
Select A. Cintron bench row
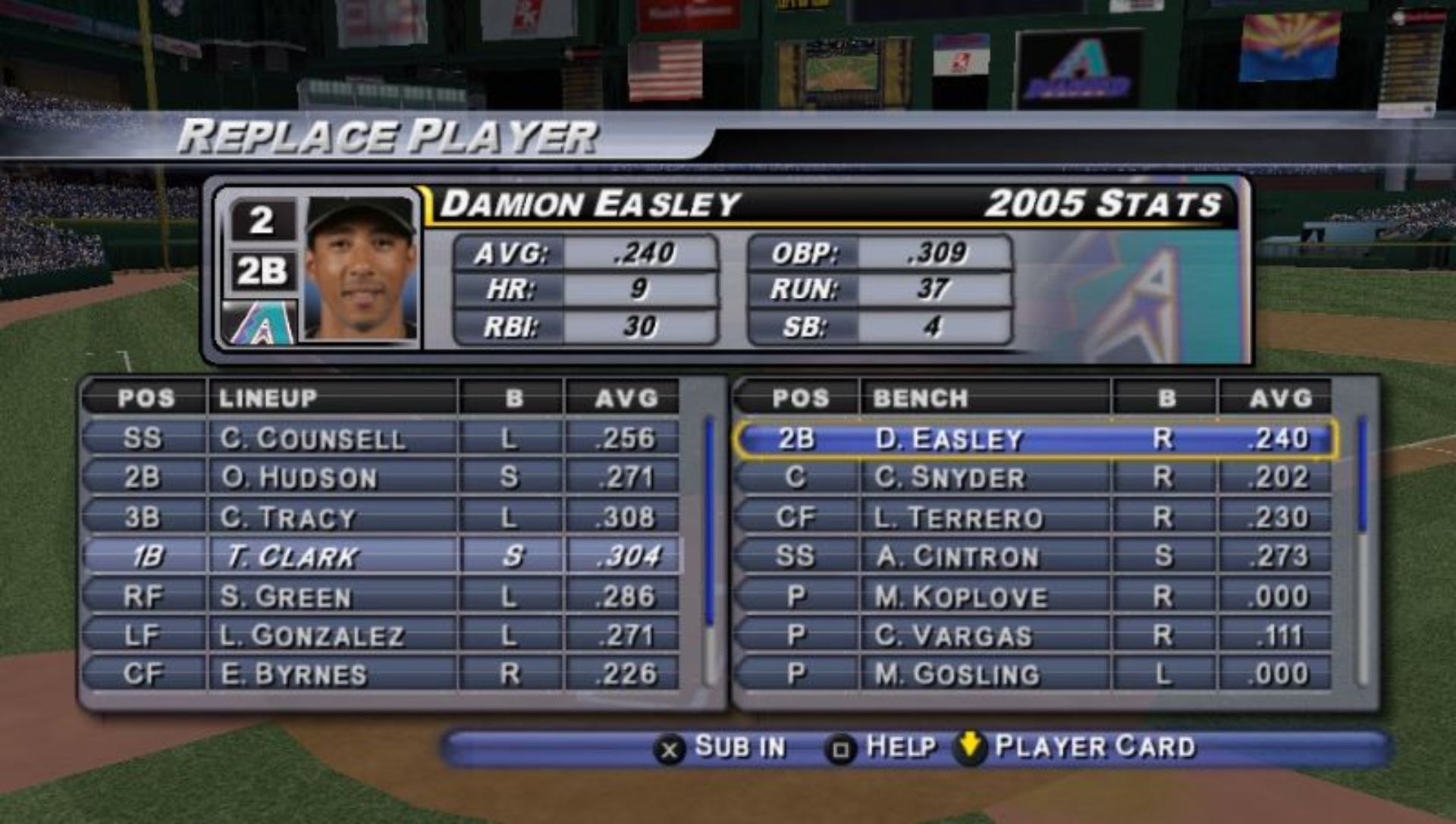click(x=957, y=556)
